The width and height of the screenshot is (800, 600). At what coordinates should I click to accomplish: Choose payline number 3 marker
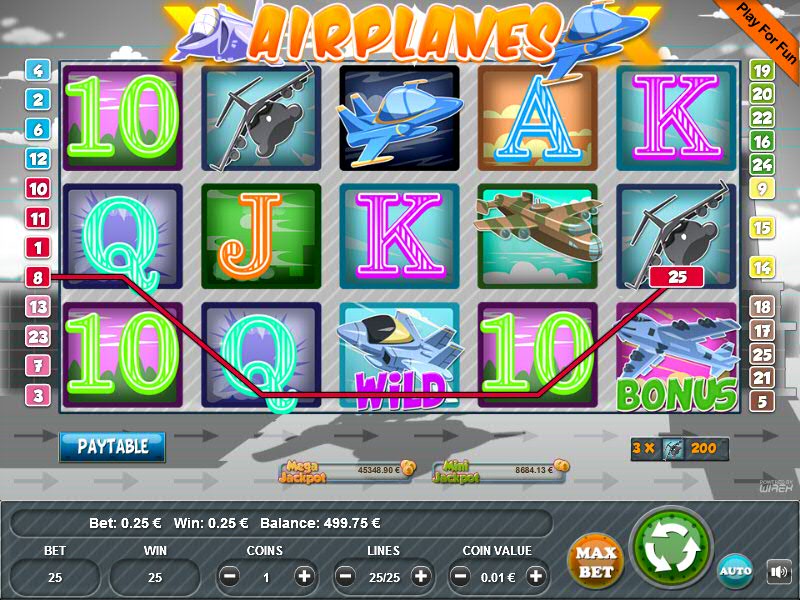click(38, 395)
